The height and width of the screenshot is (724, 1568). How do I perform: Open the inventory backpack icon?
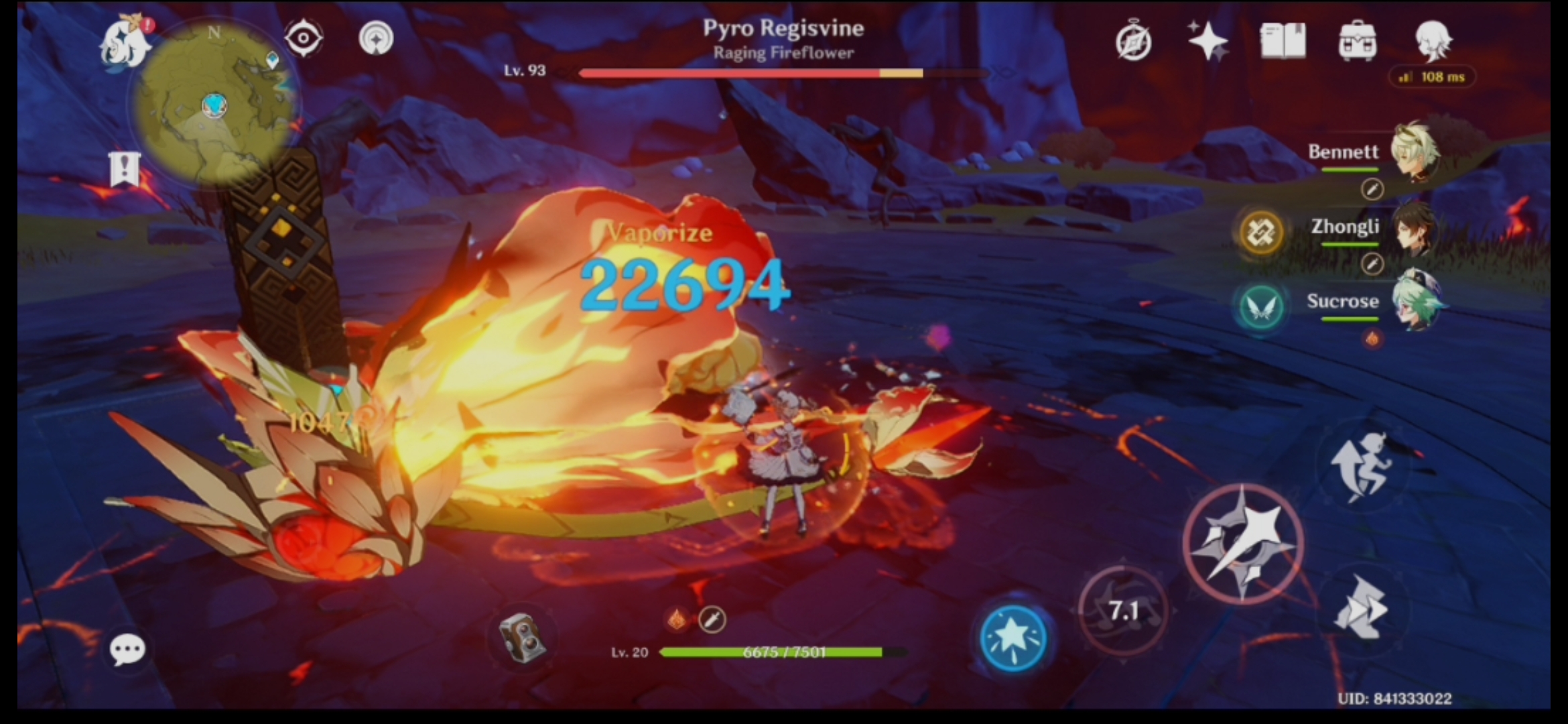(x=1356, y=40)
